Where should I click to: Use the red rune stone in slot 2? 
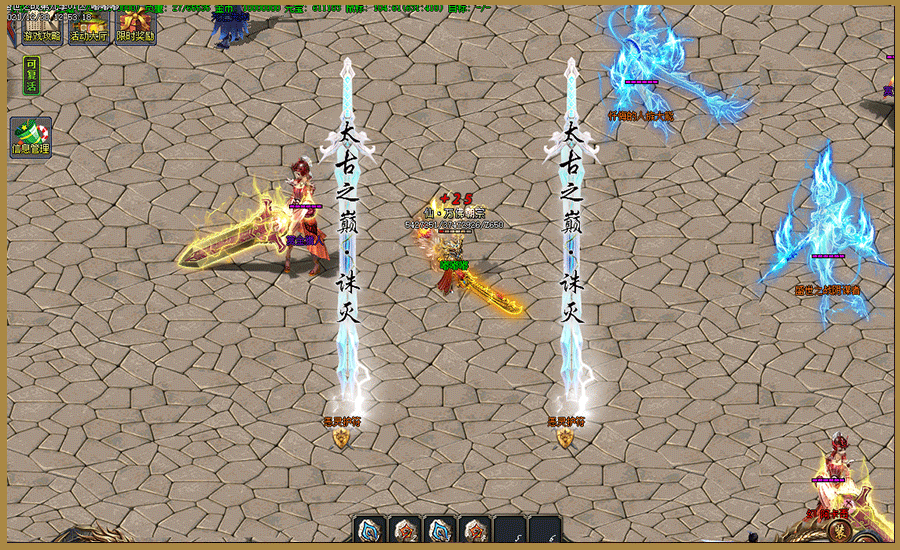pyautogui.click(x=405, y=531)
